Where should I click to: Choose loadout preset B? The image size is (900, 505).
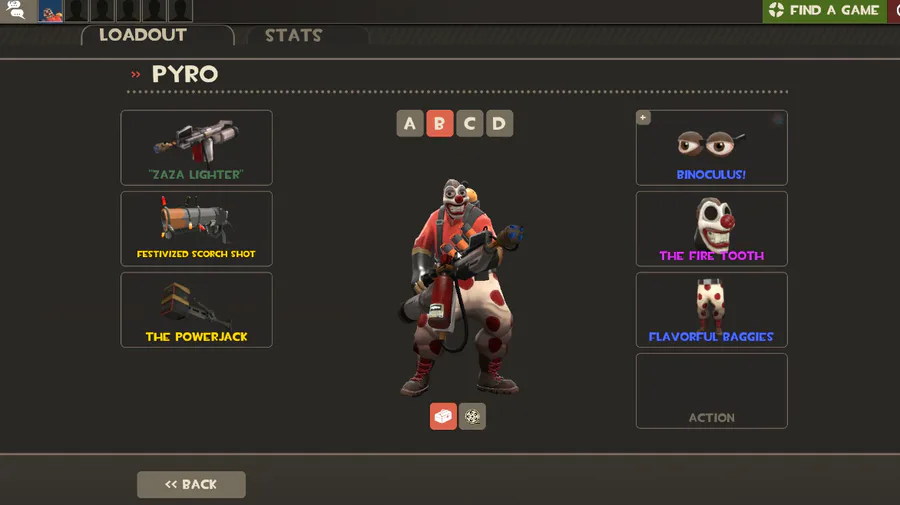point(439,124)
